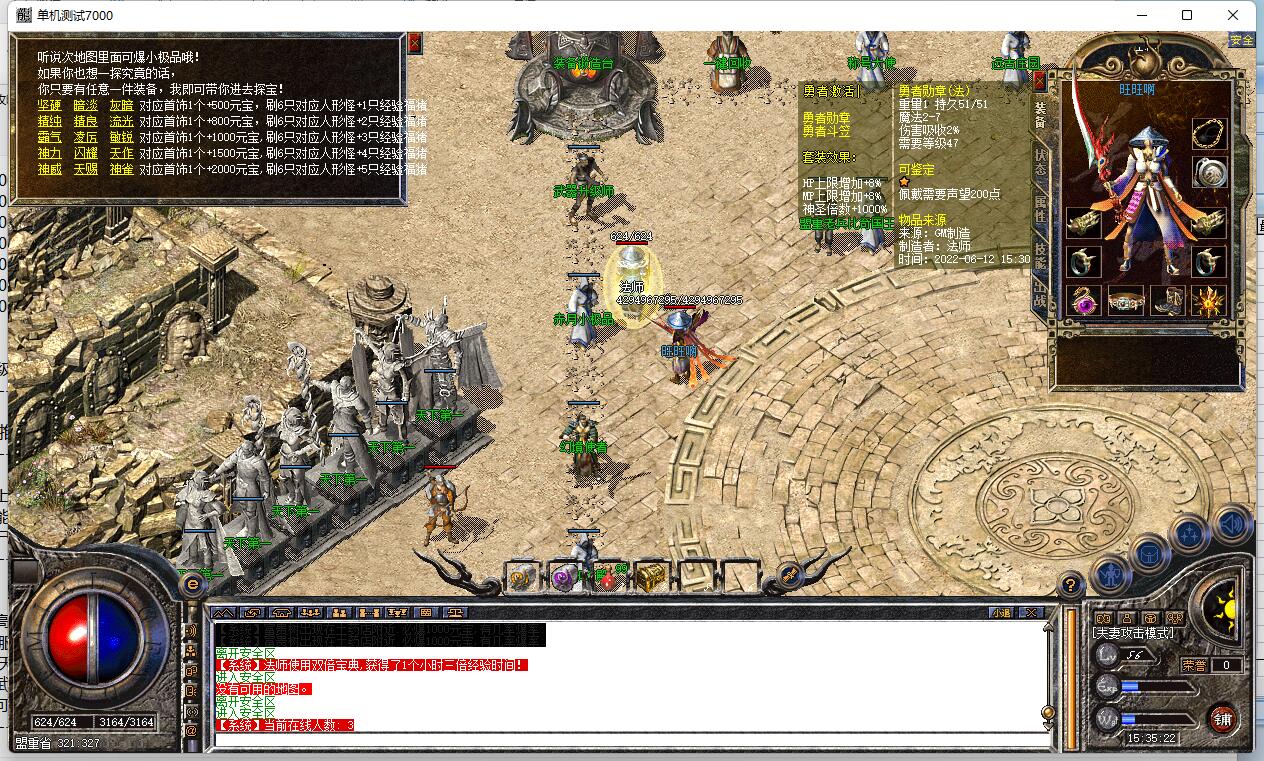The image size is (1264, 761).
Task: Use the purple orb hotbar item
Action: (564, 577)
